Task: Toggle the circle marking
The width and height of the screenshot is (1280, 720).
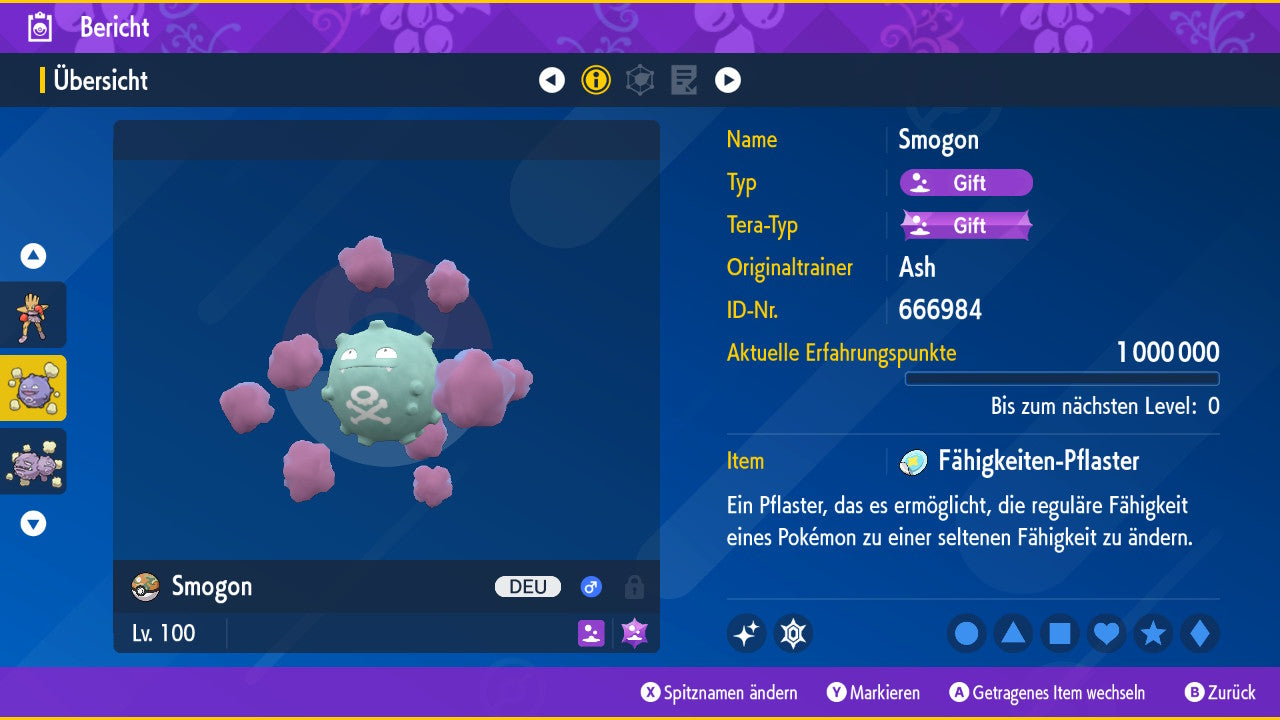Action: coord(967,634)
